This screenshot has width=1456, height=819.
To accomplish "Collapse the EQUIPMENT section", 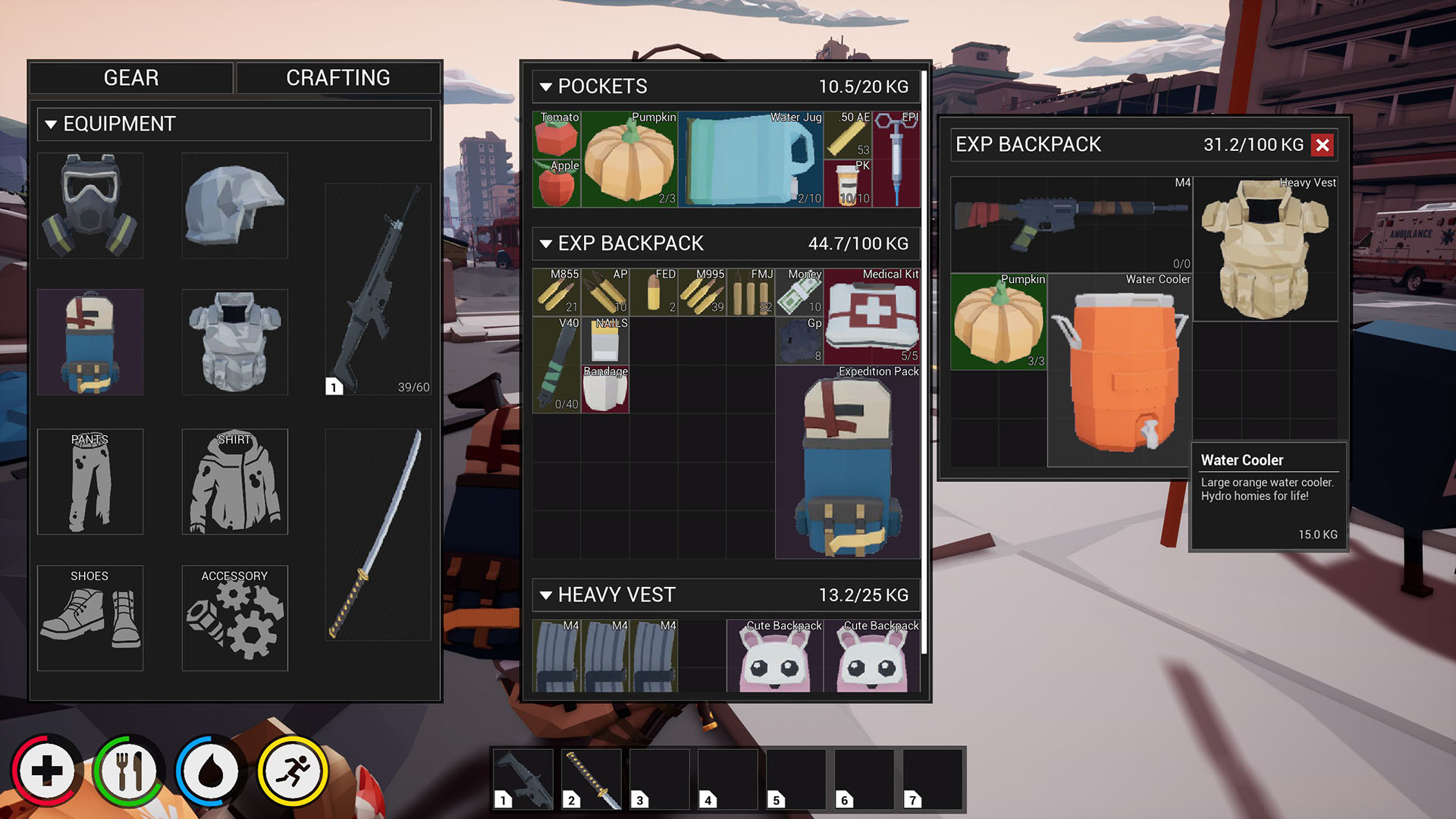I will coord(51,124).
